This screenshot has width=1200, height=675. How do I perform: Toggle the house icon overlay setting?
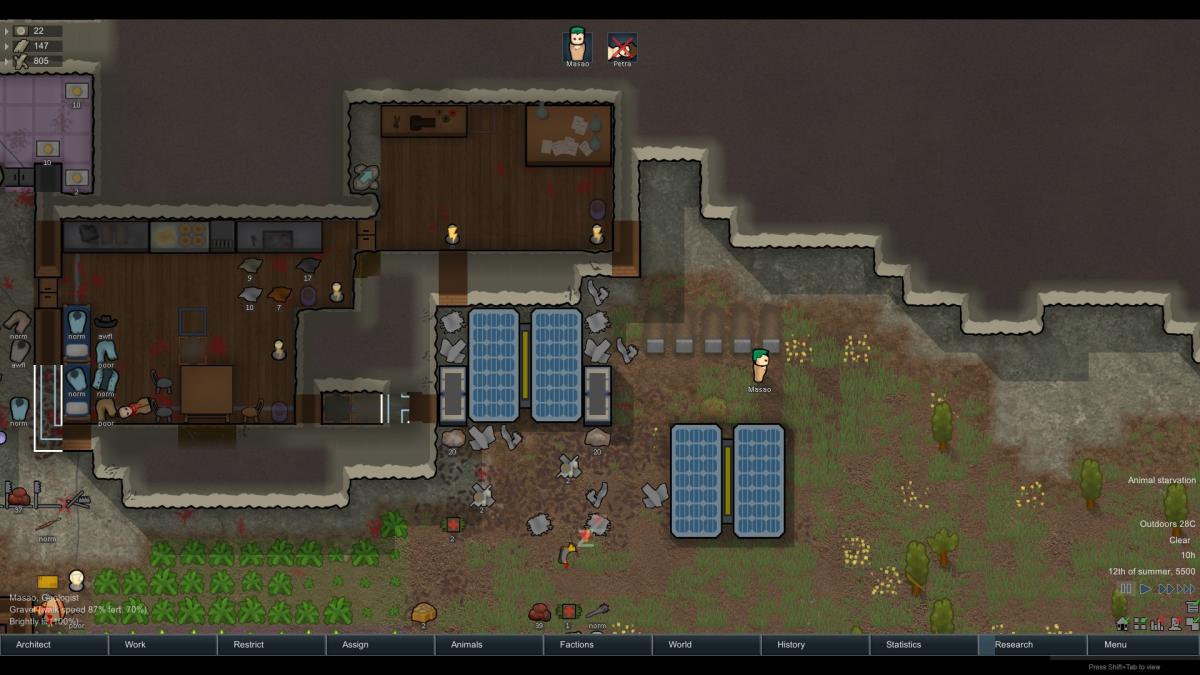(x=1122, y=624)
